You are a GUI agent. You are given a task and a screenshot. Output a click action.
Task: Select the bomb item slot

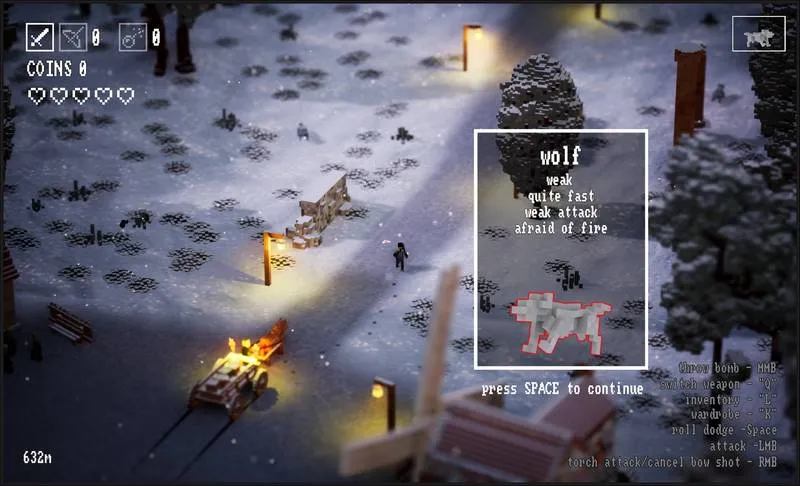(x=132, y=37)
